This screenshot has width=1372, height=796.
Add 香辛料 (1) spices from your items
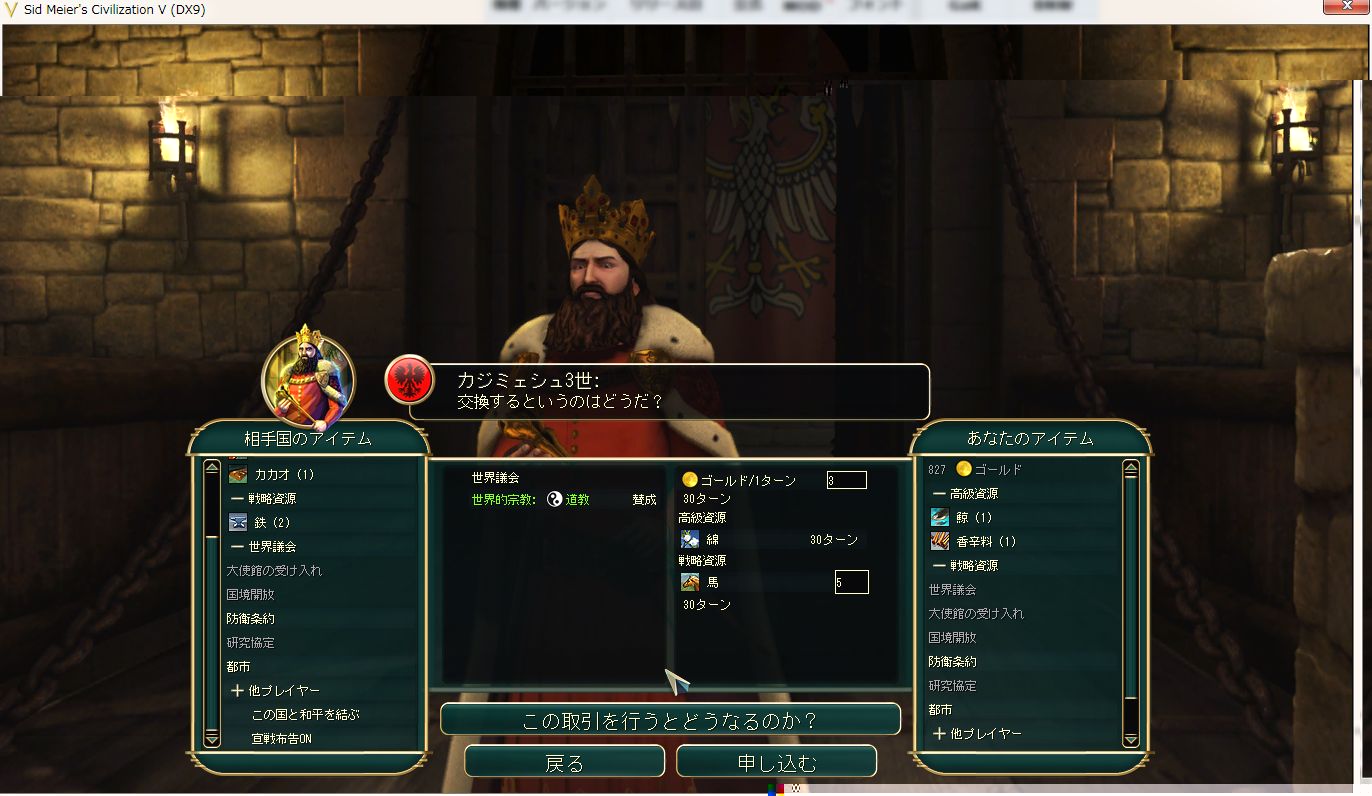(x=985, y=541)
